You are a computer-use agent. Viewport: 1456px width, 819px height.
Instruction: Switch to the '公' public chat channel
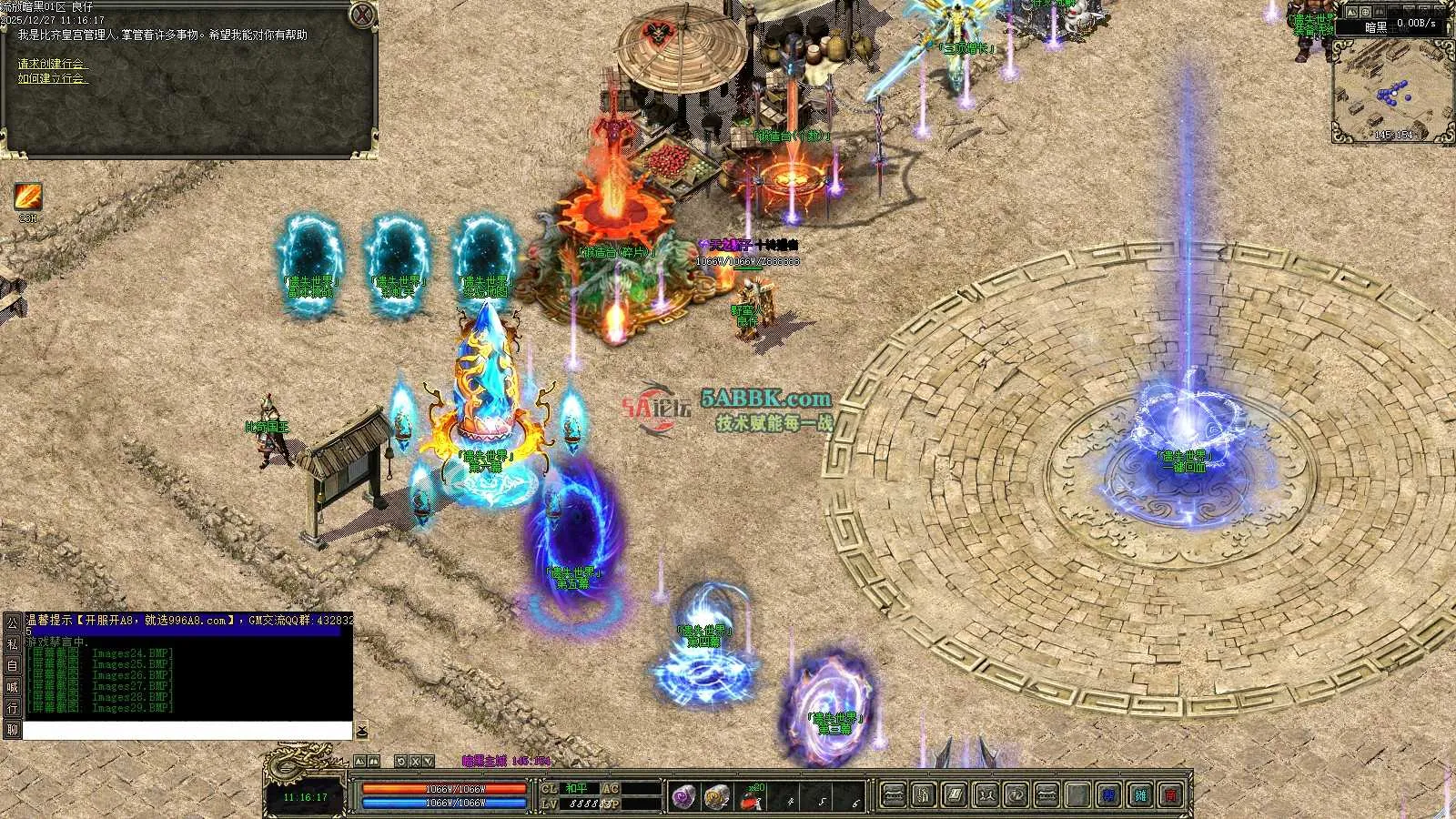pyautogui.click(x=12, y=623)
